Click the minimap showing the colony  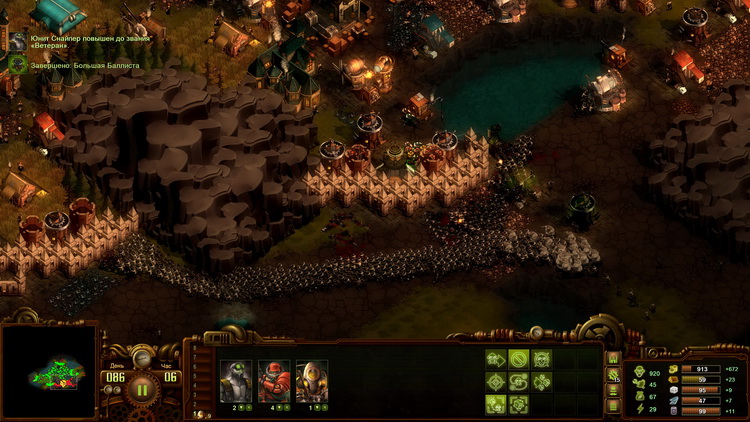50,372
